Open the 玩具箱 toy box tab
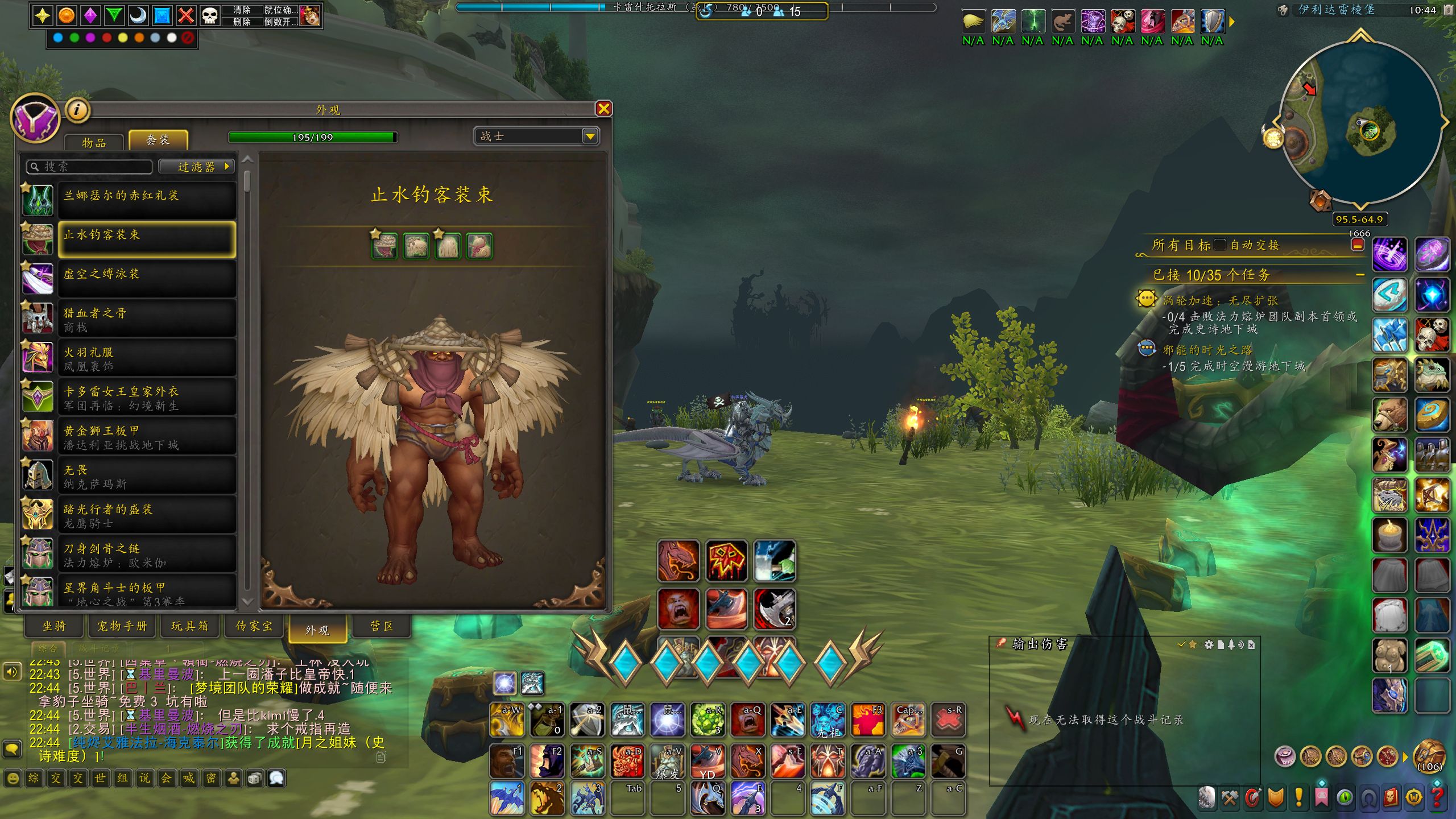The width and height of the screenshot is (1456, 819). pos(189,626)
